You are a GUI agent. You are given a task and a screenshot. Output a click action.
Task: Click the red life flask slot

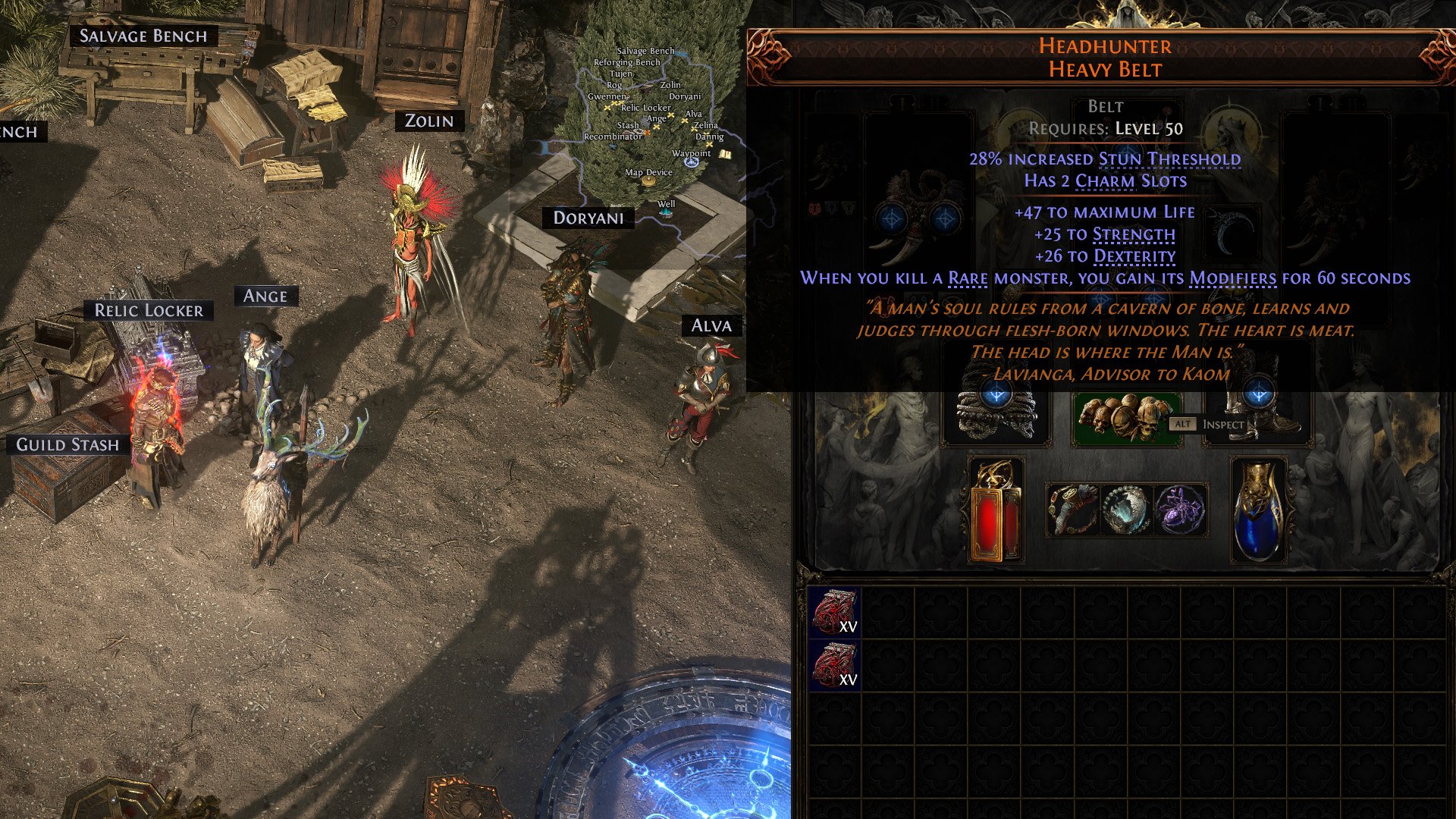click(996, 510)
